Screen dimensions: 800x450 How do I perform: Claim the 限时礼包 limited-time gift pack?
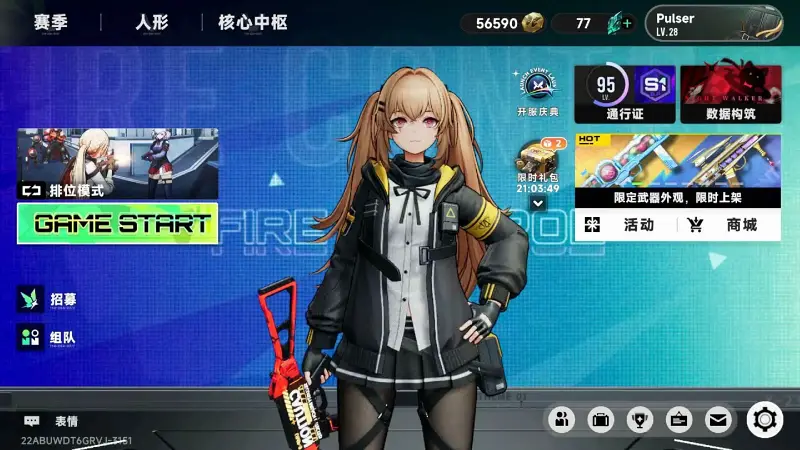coord(538,165)
